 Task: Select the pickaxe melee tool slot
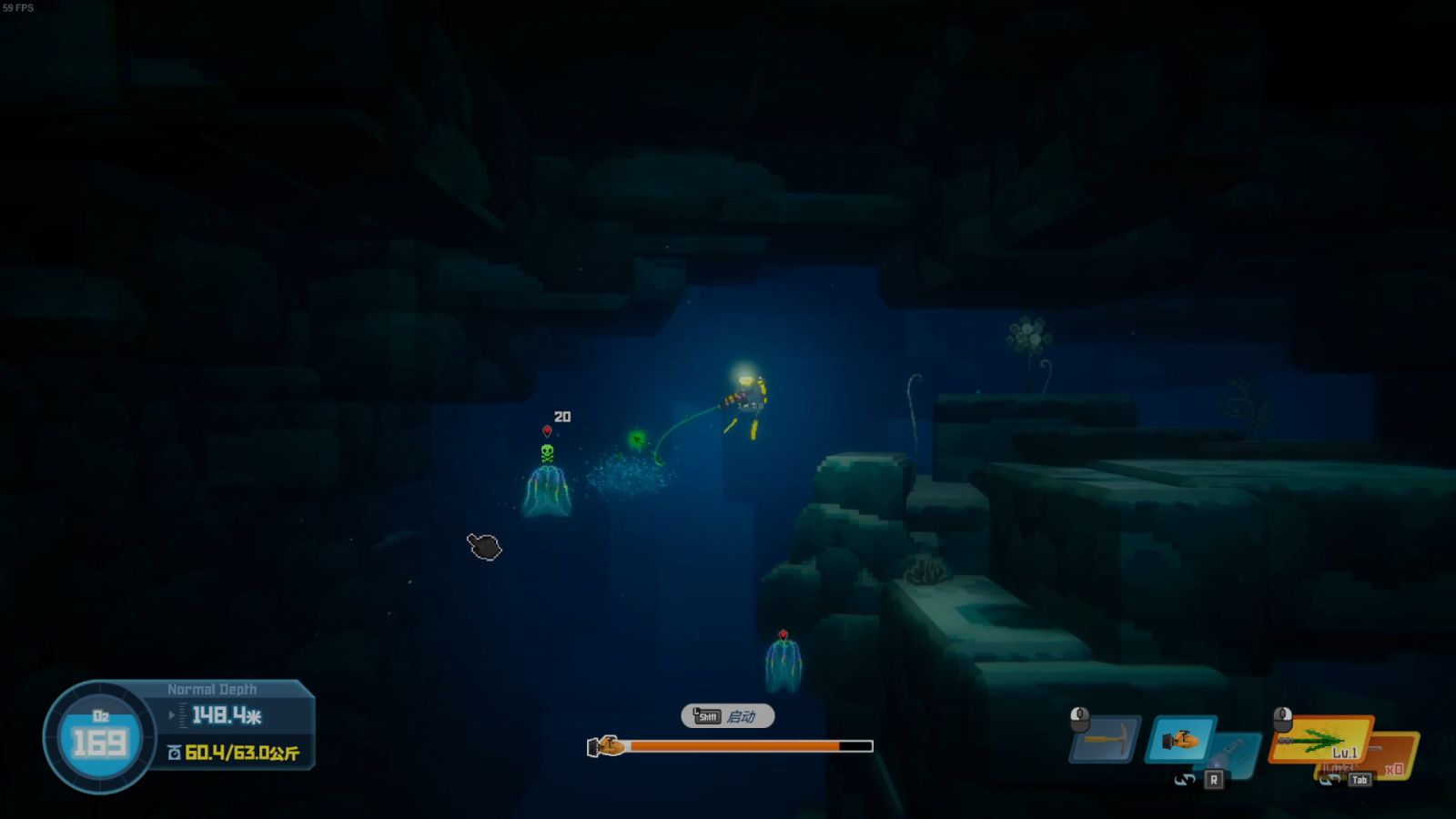click(x=1107, y=740)
